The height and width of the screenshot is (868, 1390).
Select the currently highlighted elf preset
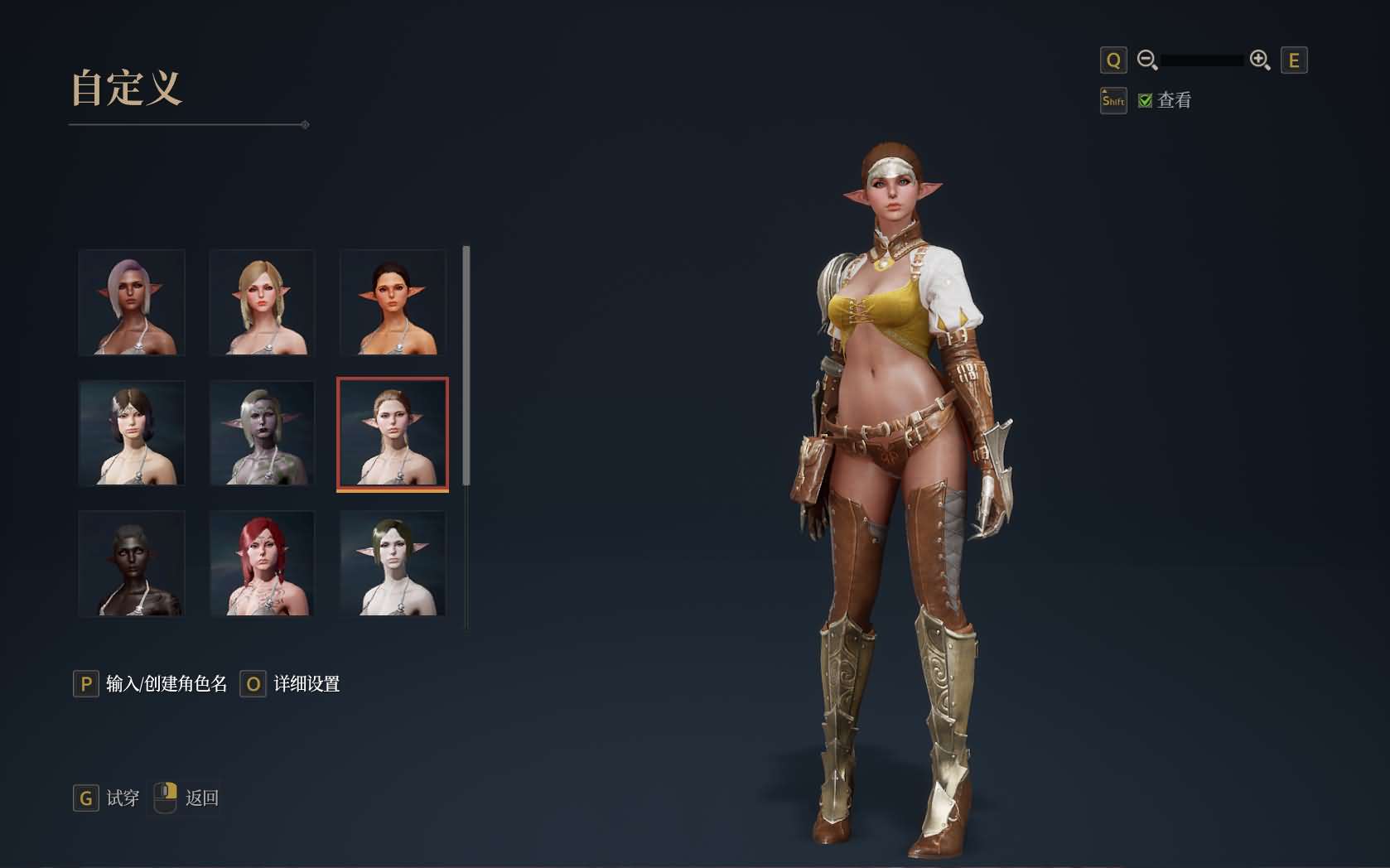[x=392, y=434]
